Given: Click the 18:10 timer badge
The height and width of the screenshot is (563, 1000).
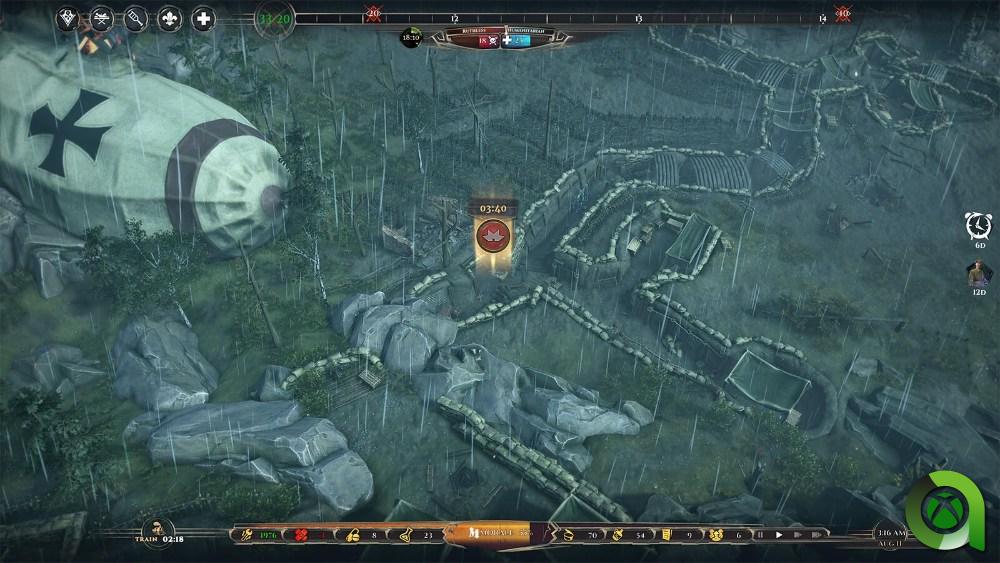Looking at the screenshot, I should click(x=410, y=38).
